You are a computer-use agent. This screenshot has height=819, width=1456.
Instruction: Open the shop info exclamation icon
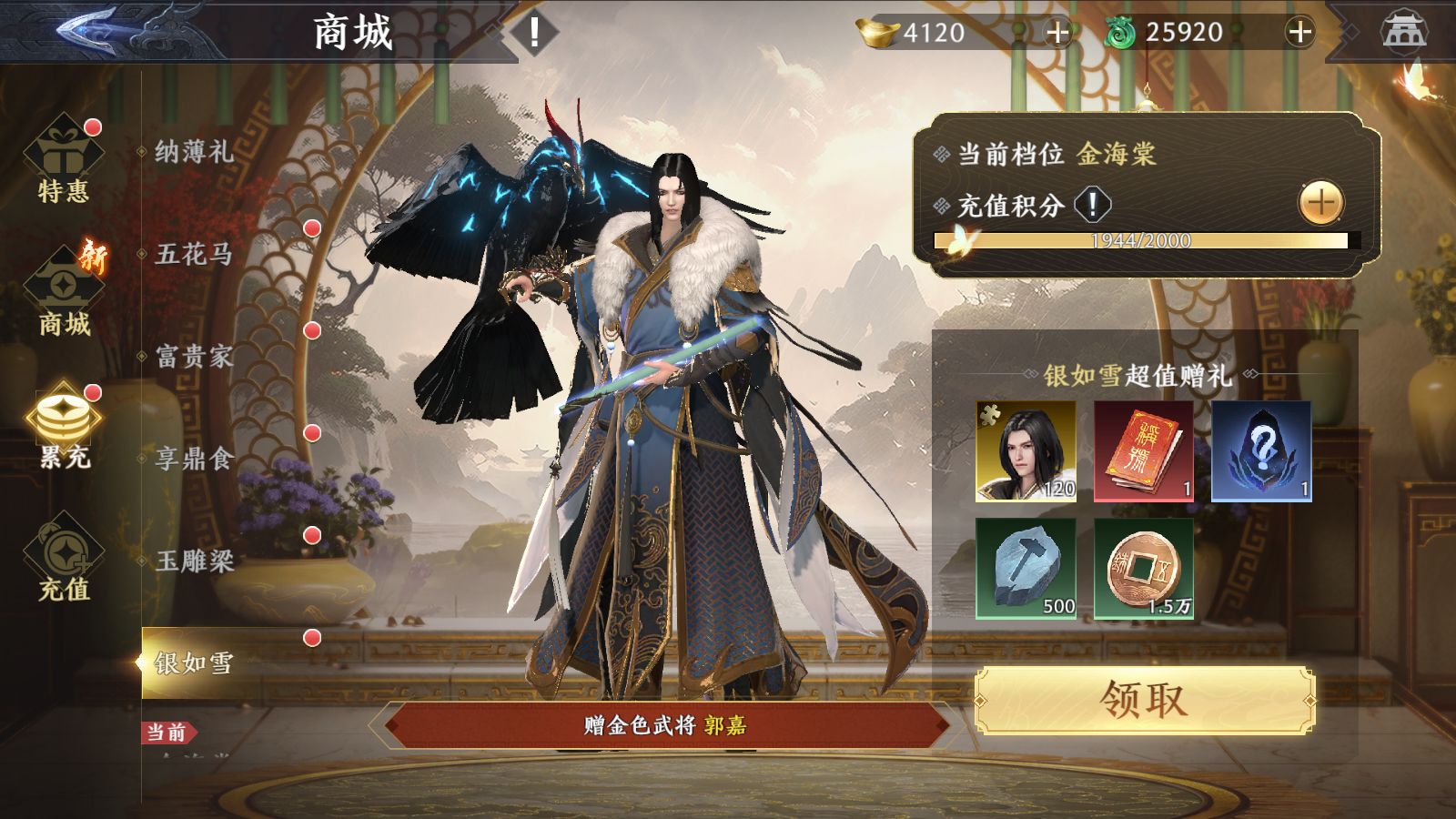533,33
